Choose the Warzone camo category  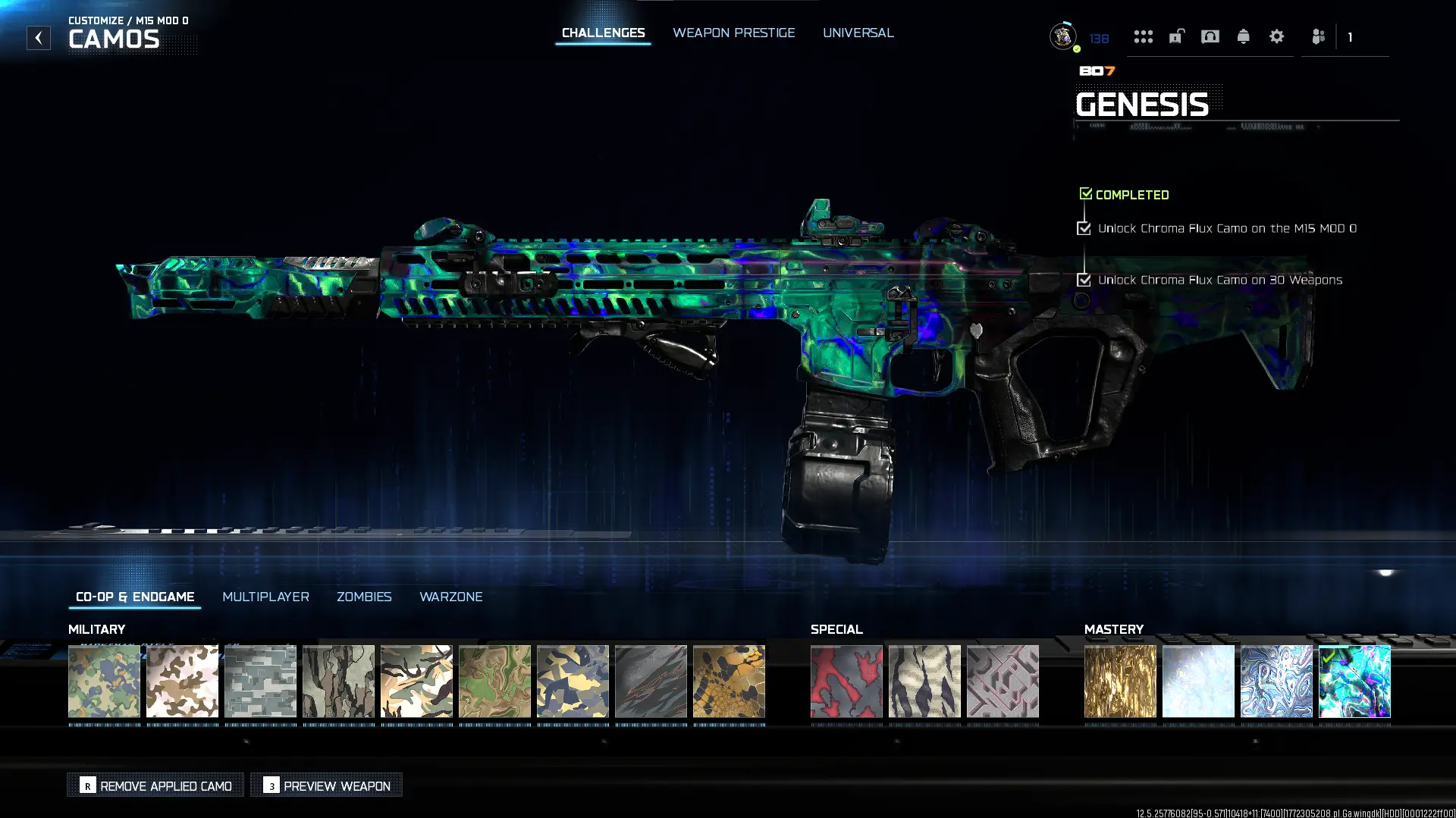tap(450, 597)
